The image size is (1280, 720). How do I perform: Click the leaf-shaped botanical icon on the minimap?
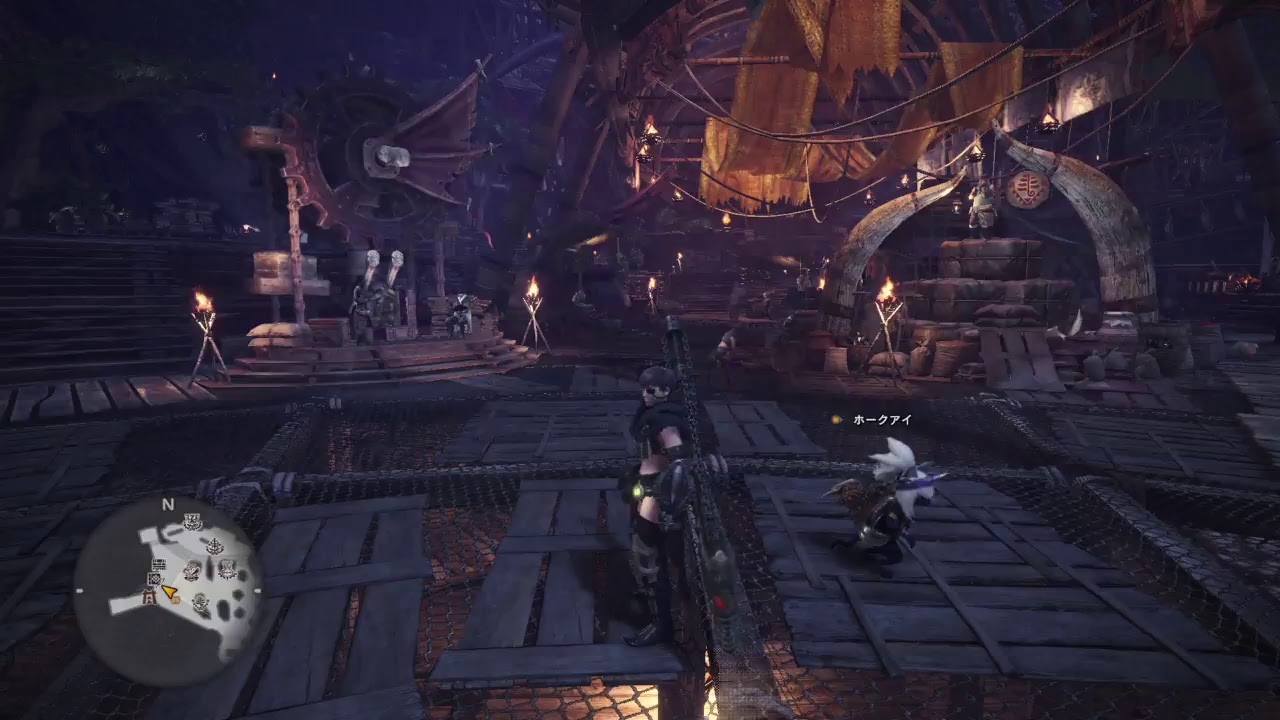click(x=214, y=545)
